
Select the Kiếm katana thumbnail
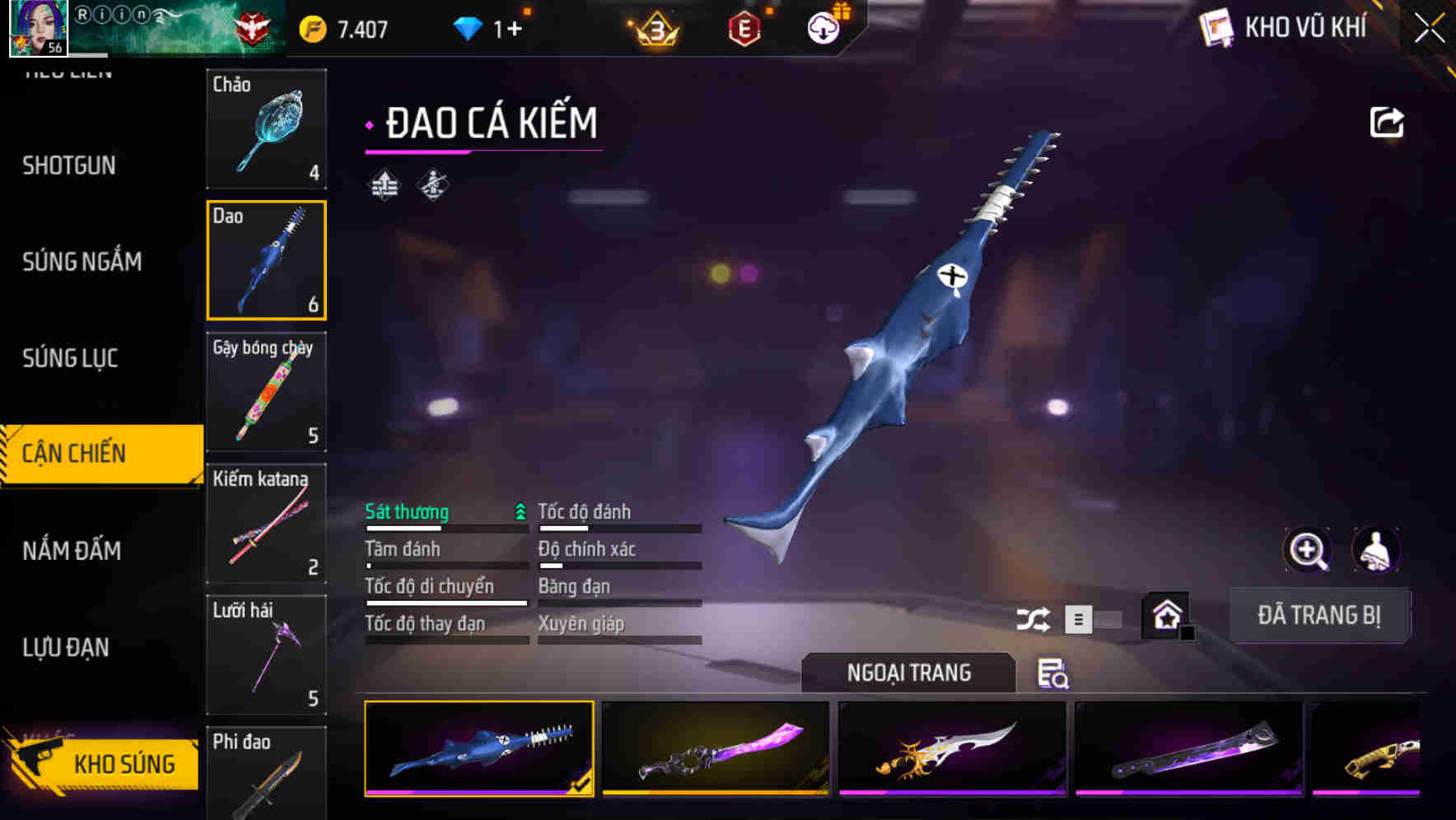pos(266,524)
